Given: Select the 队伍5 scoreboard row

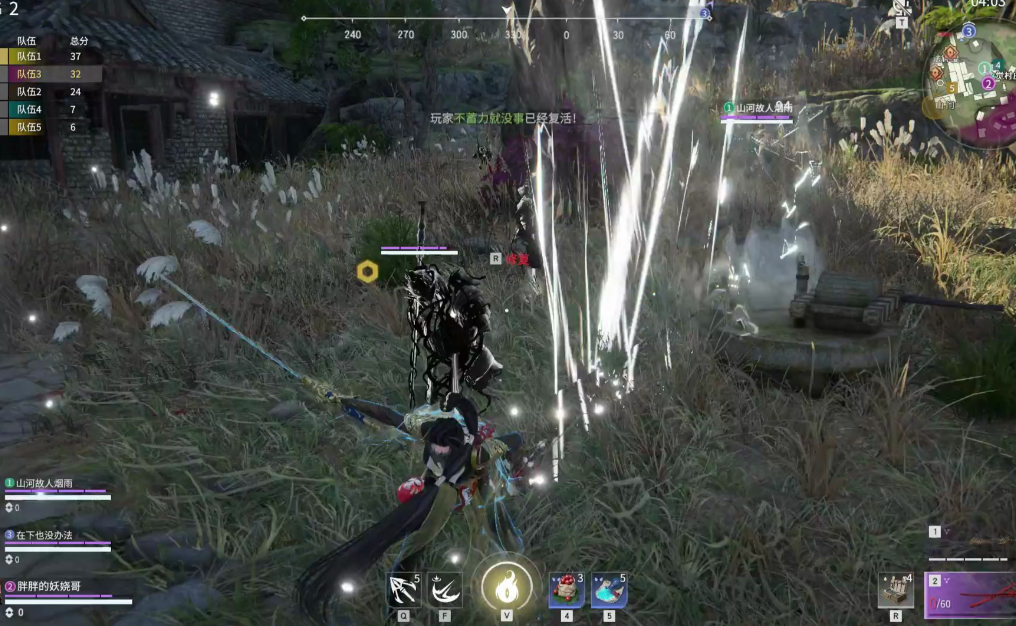Looking at the screenshot, I should click(x=50, y=127).
